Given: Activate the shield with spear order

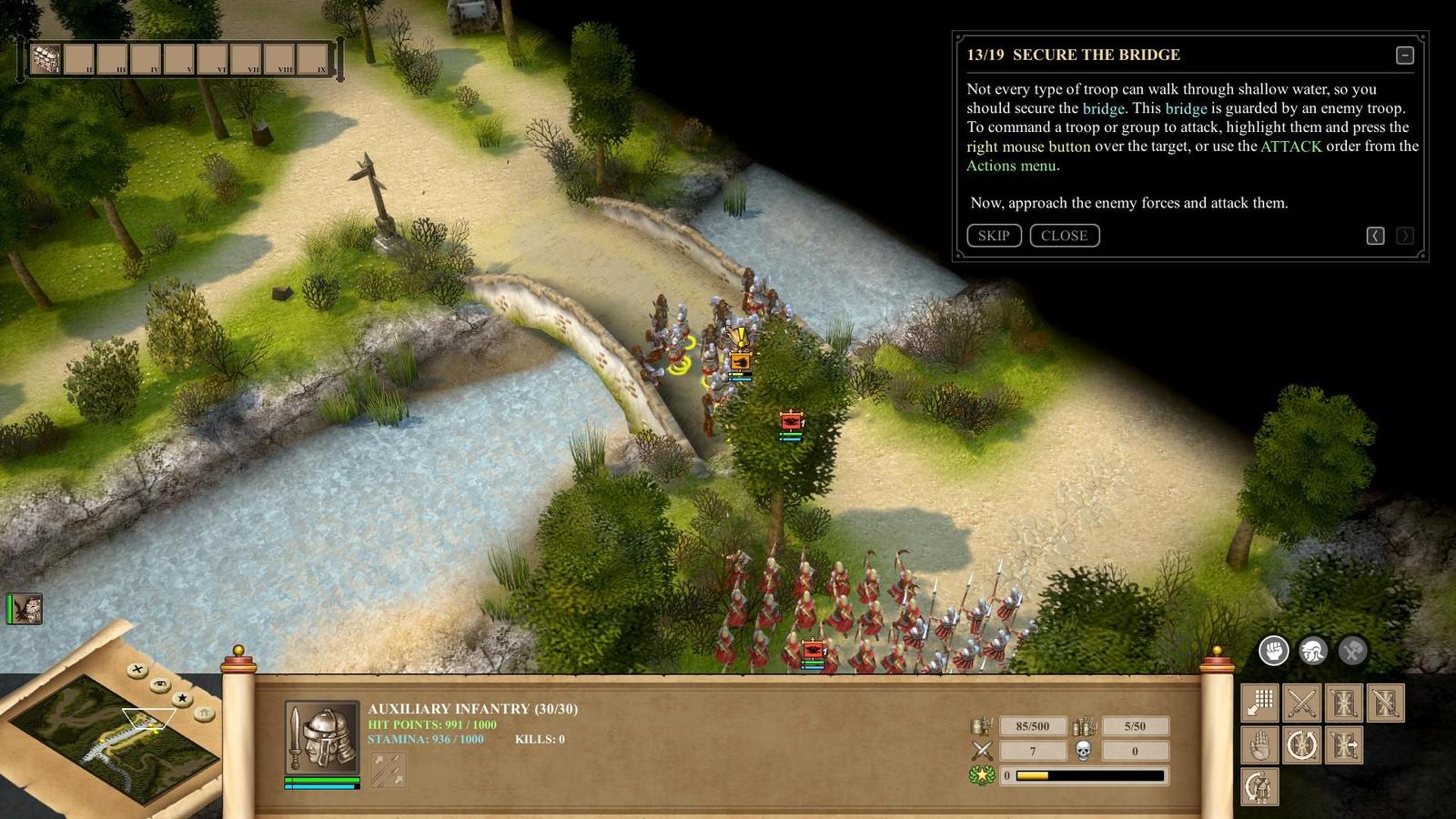Looking at the screenshot, I should (1344, 703).
